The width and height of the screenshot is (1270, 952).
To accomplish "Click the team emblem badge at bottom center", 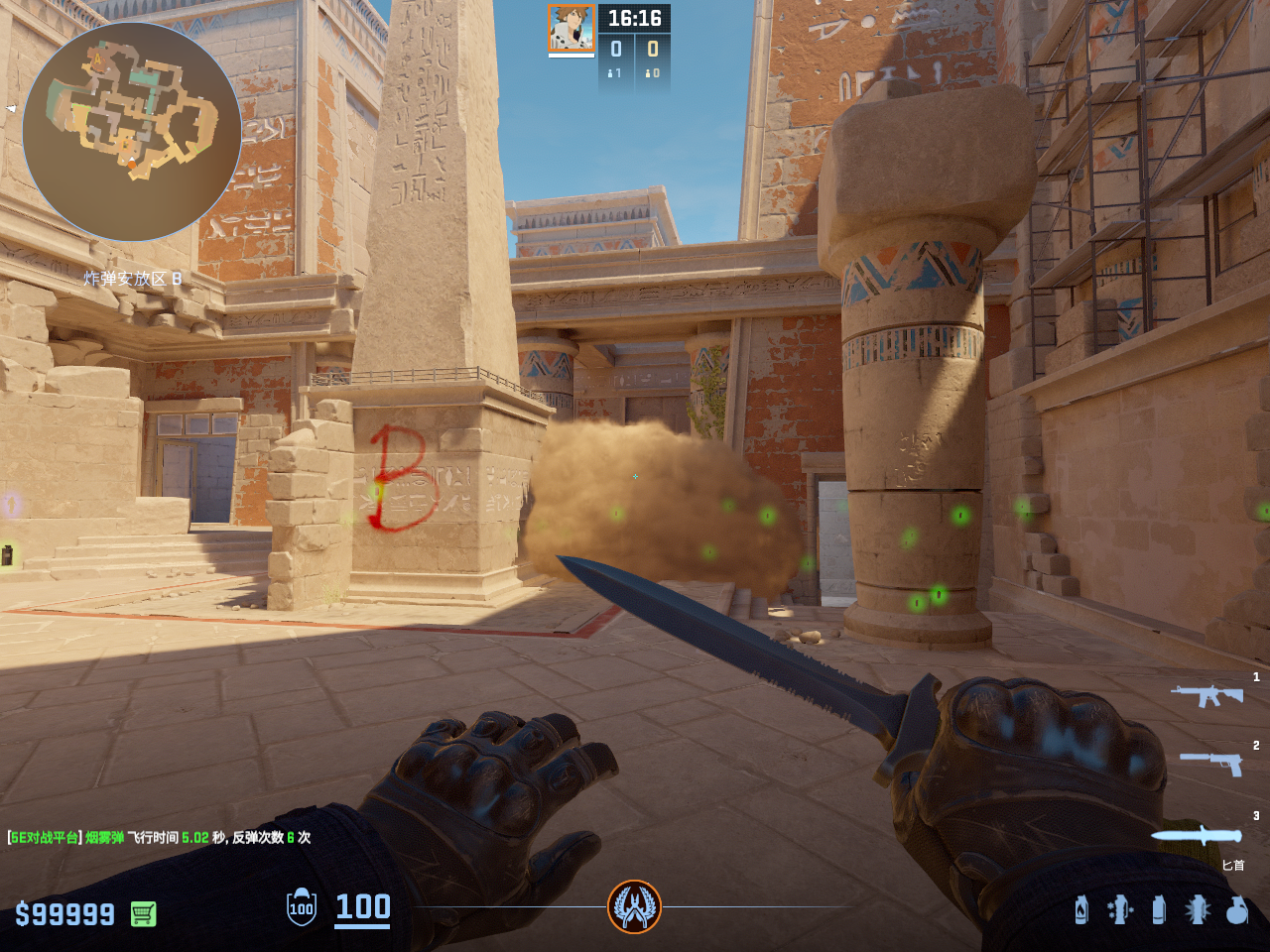I will [x=634, y=906].
